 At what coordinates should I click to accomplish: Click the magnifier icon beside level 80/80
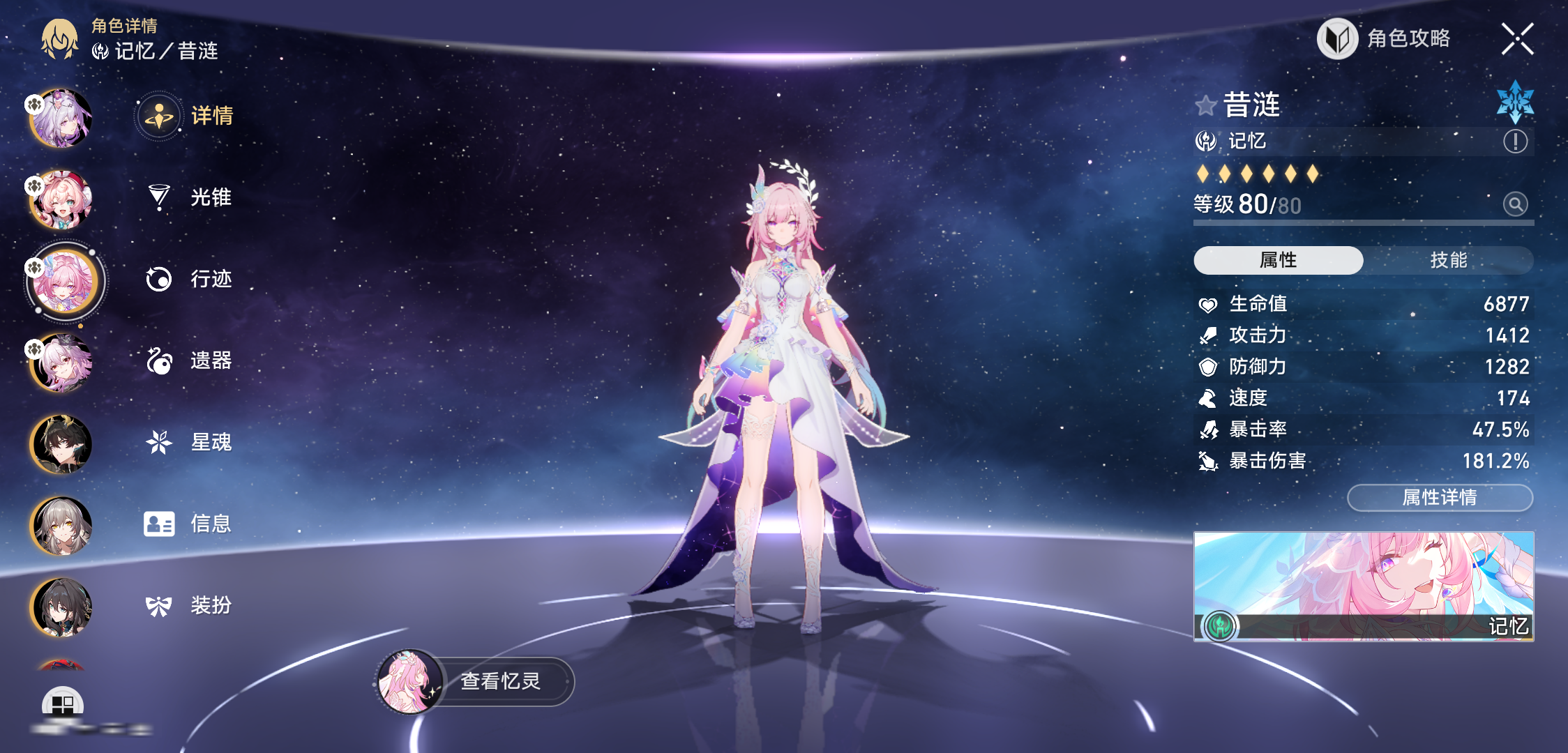click(x=1515, y=204)
